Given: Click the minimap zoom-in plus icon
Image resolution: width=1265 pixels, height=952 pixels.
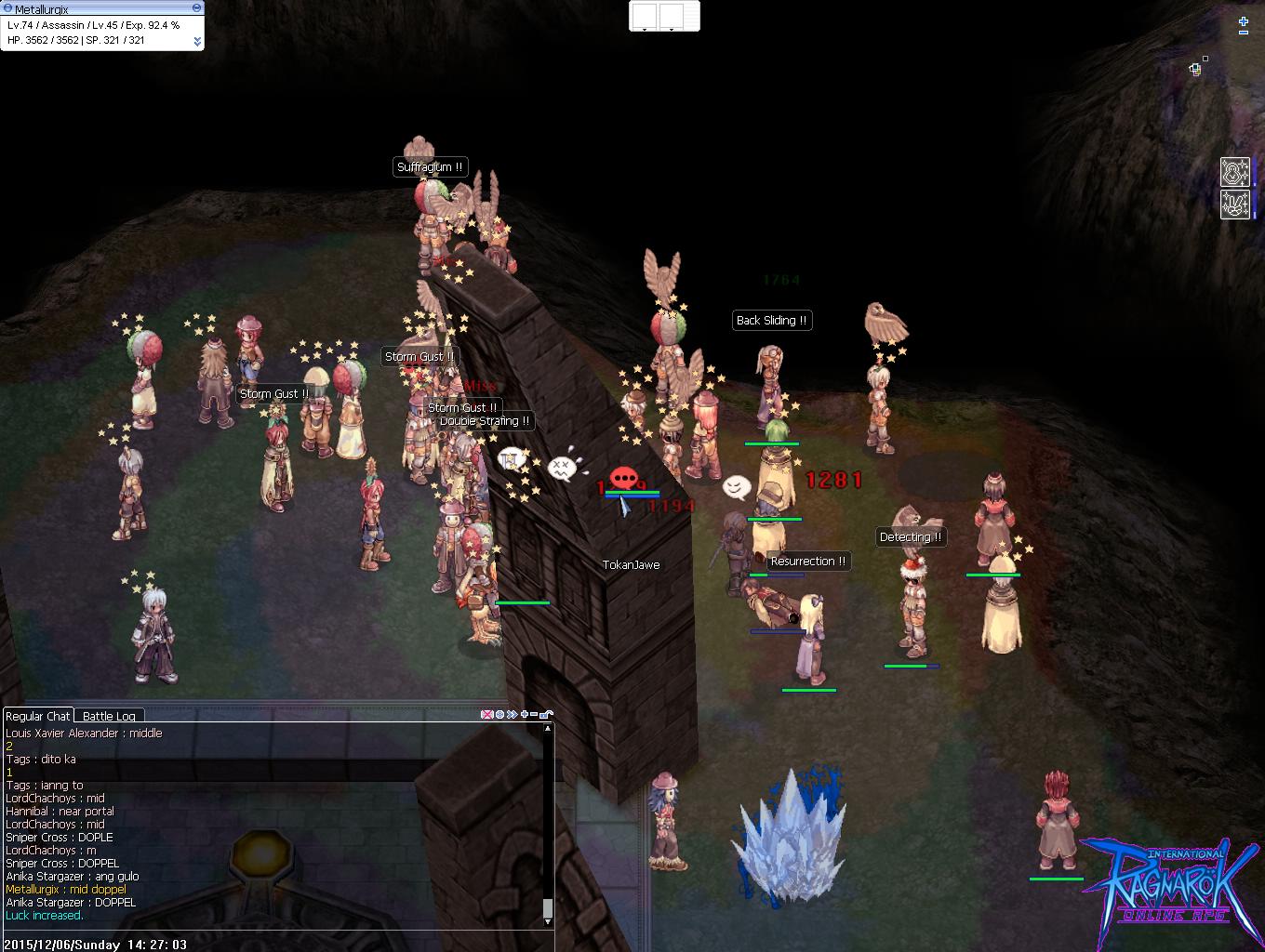Looking at the screenshot, I should click(x=1244, y=21).
